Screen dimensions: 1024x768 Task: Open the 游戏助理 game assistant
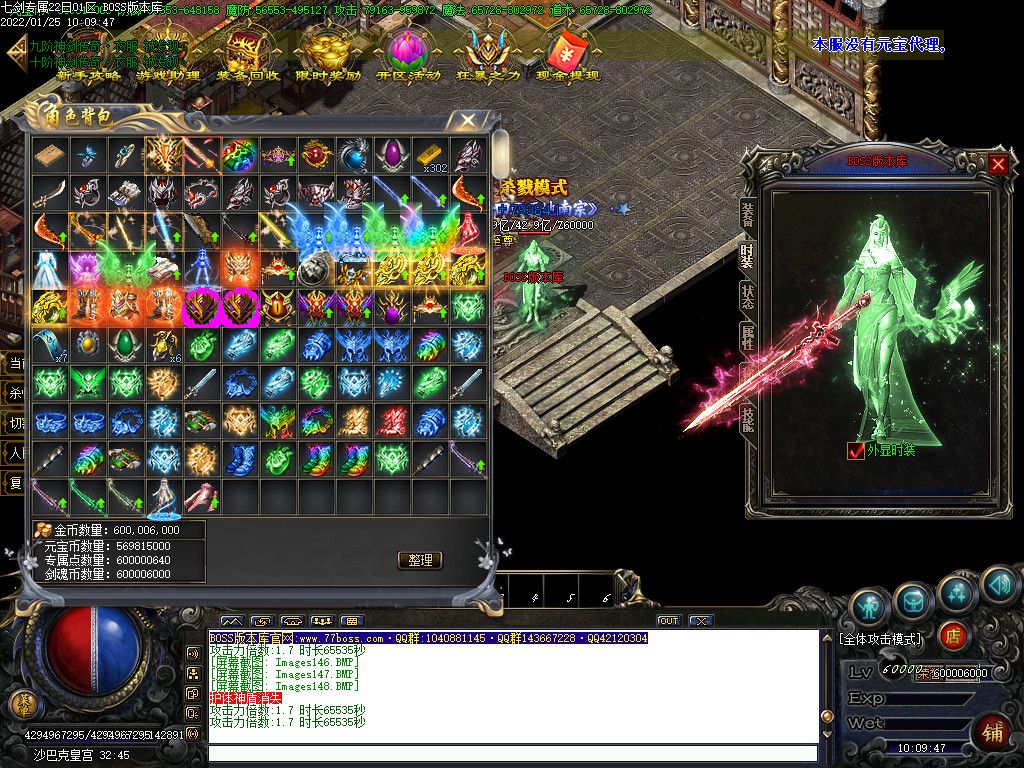pos(168,56)
